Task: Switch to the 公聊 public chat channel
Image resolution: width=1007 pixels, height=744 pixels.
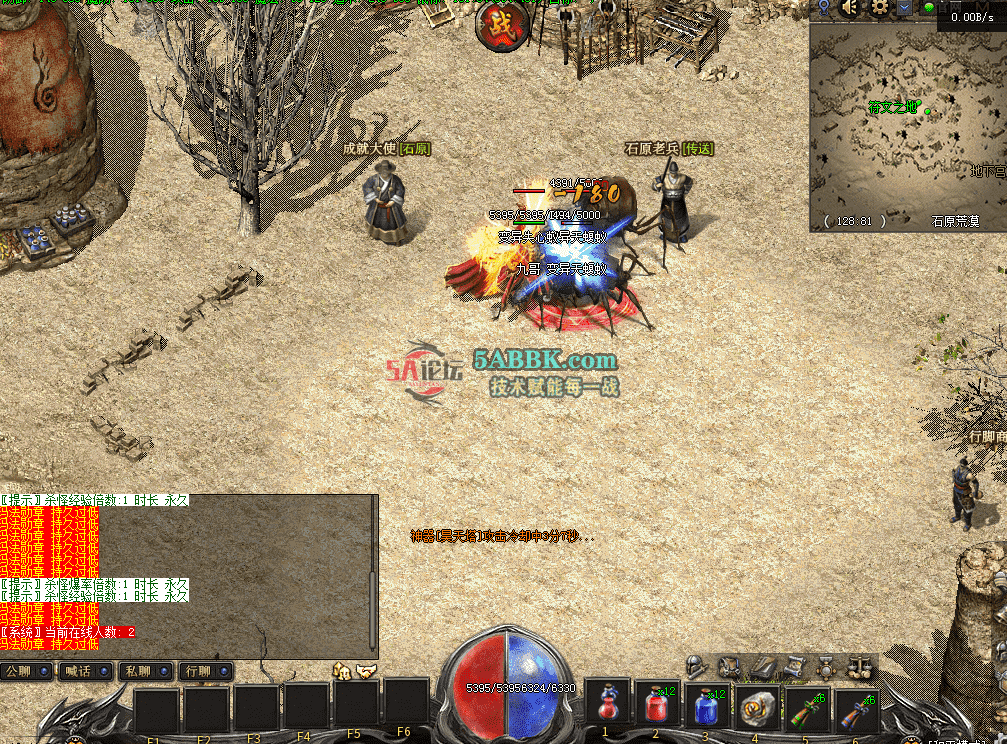Action: pyautogui.click(x=26, y=671)
